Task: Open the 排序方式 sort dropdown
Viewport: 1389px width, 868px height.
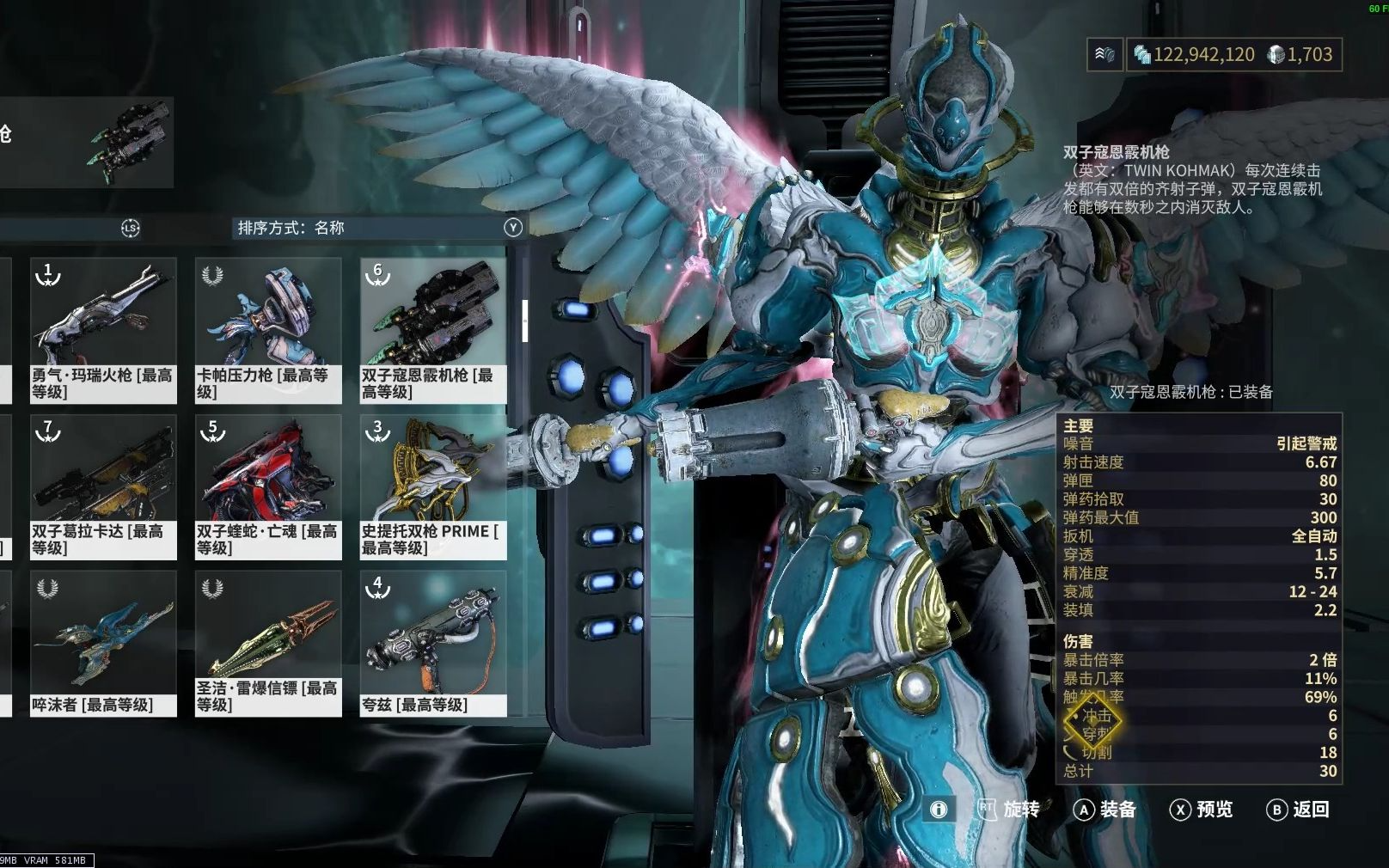Action: (378, 228)
